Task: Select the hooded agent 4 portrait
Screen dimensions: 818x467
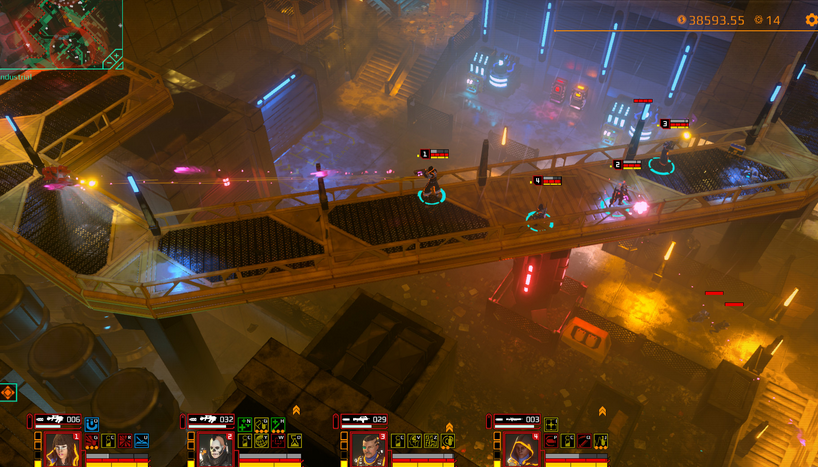Action: tap(520, 449)
